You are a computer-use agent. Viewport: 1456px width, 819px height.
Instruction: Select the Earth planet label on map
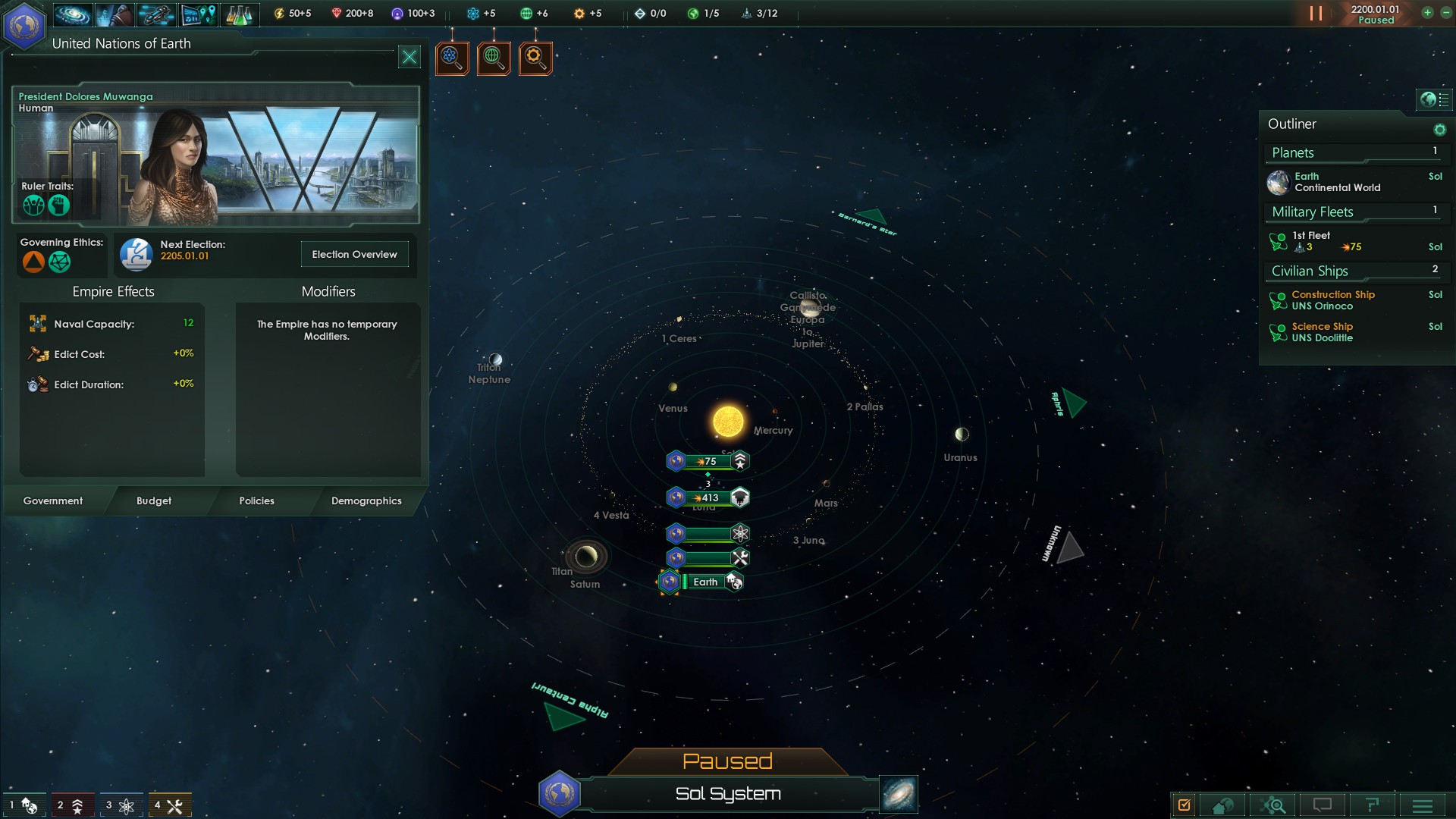705,582
